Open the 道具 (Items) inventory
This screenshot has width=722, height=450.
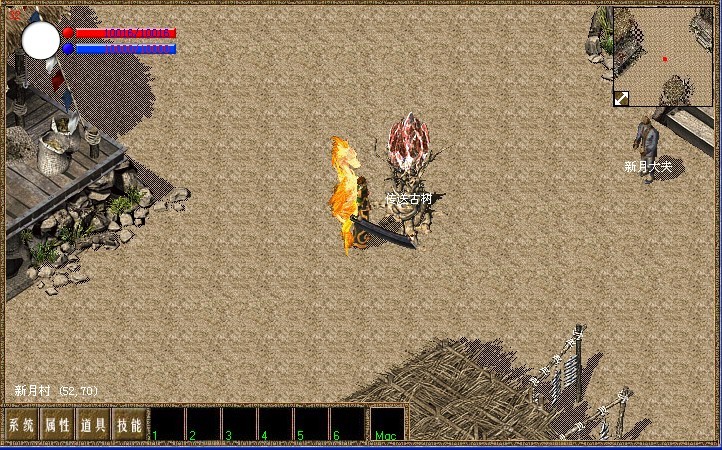93,425
